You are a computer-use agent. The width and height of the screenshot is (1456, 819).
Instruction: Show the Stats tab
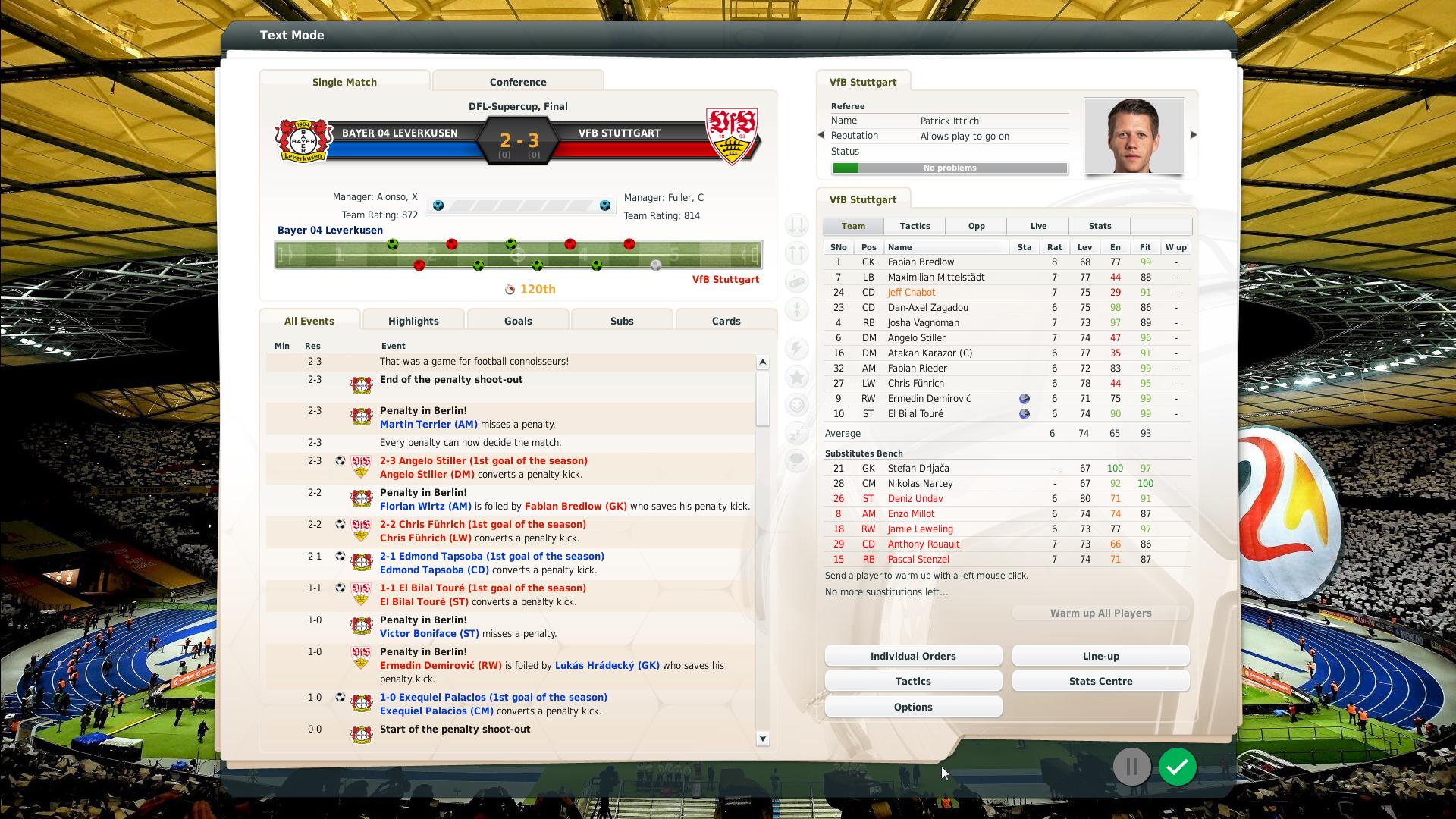(x=1100, y=226)
